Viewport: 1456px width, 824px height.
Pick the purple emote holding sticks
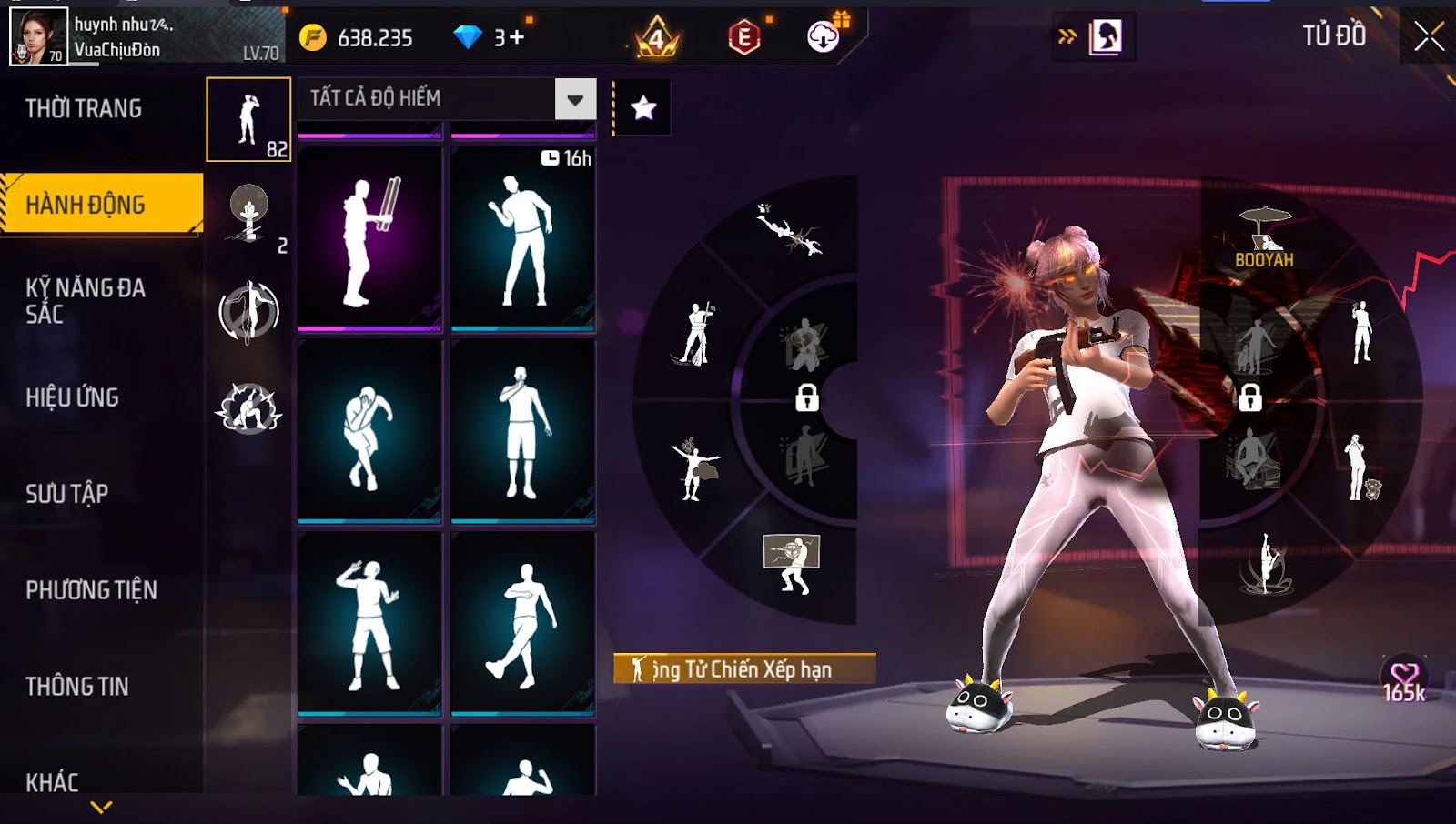tap(369, 238)
